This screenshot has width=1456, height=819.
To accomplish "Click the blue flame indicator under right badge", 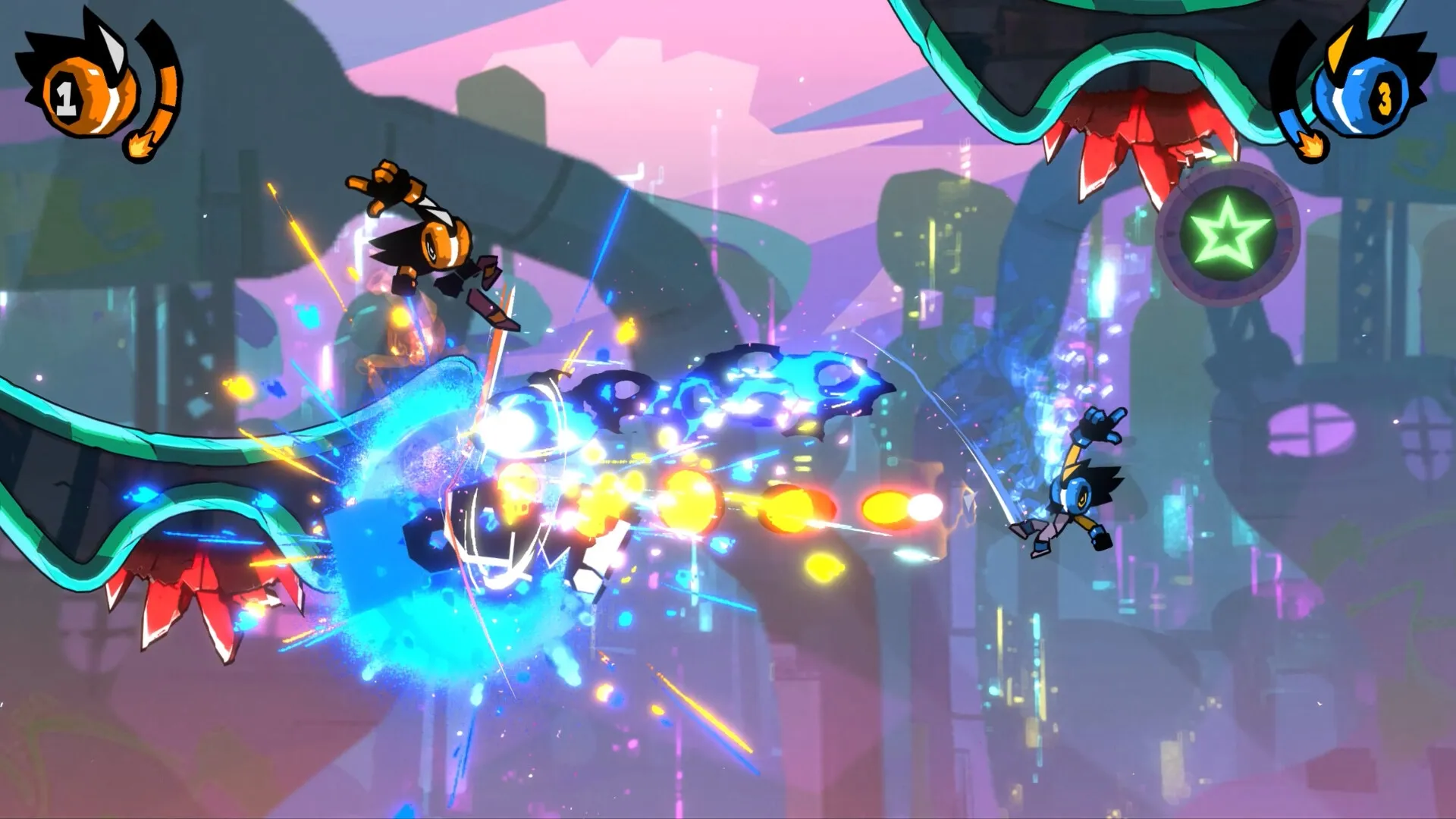I will [x=1310, y=145].
